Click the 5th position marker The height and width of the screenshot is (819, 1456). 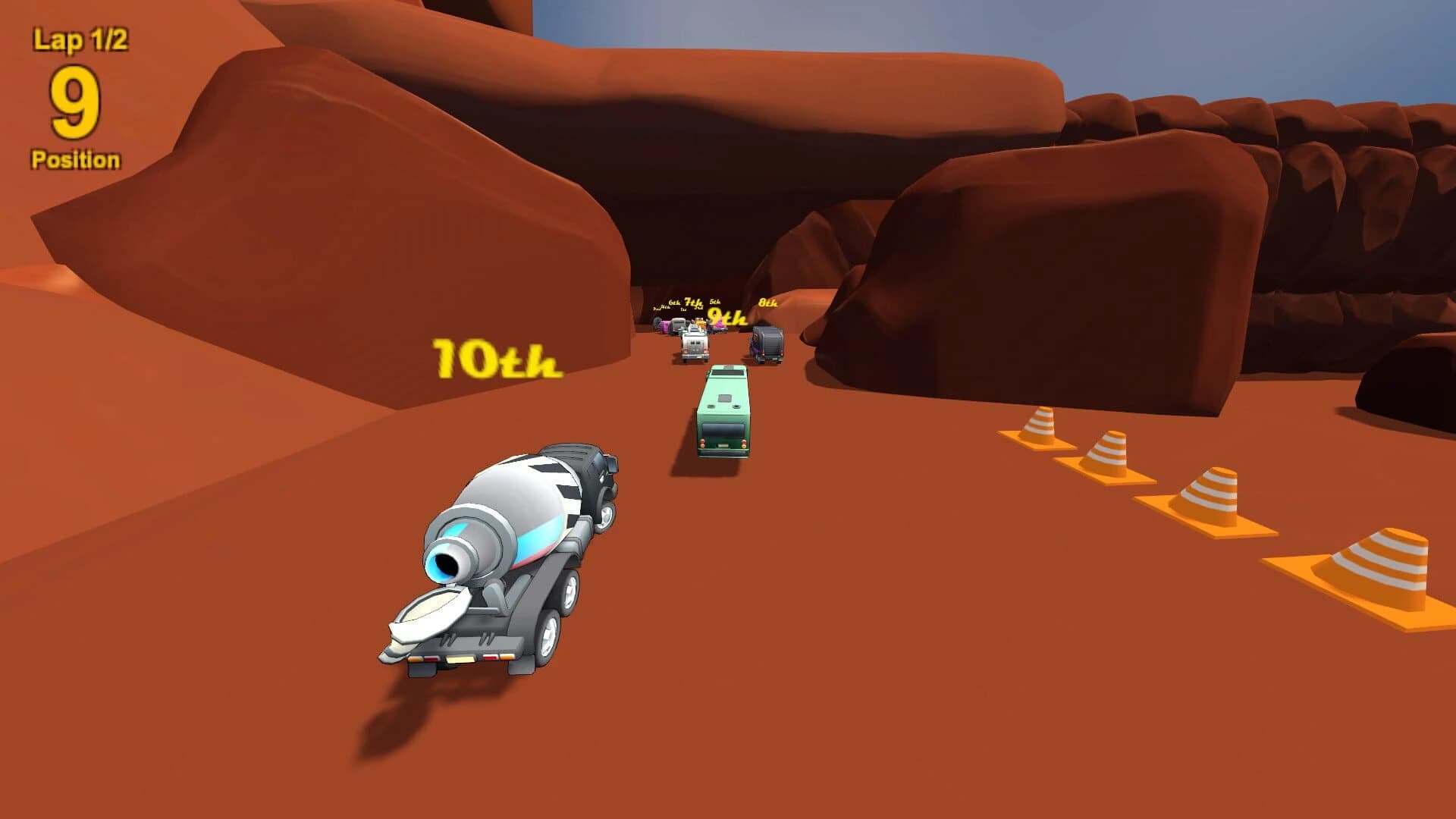715,301
